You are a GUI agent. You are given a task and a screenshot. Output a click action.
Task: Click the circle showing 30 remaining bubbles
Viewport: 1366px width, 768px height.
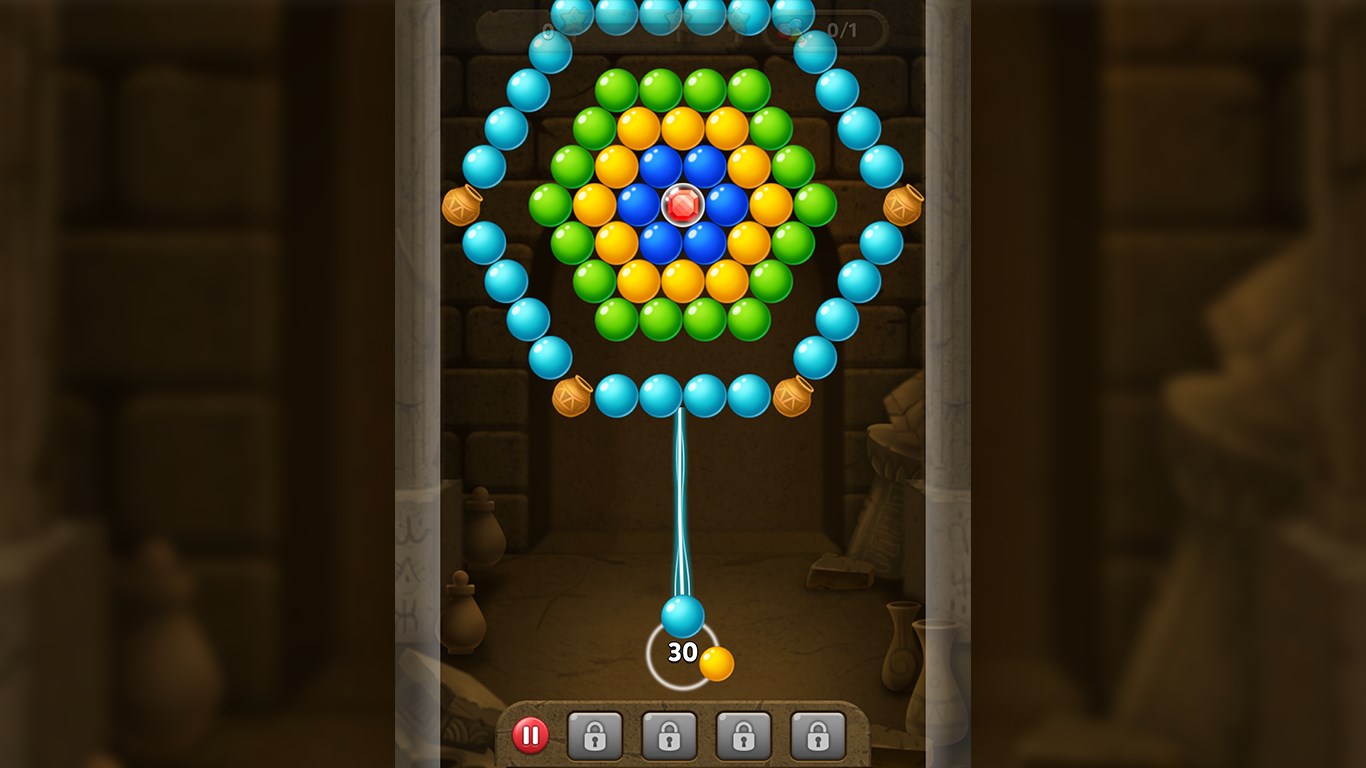pyautogui.click(x=683, y=652)
